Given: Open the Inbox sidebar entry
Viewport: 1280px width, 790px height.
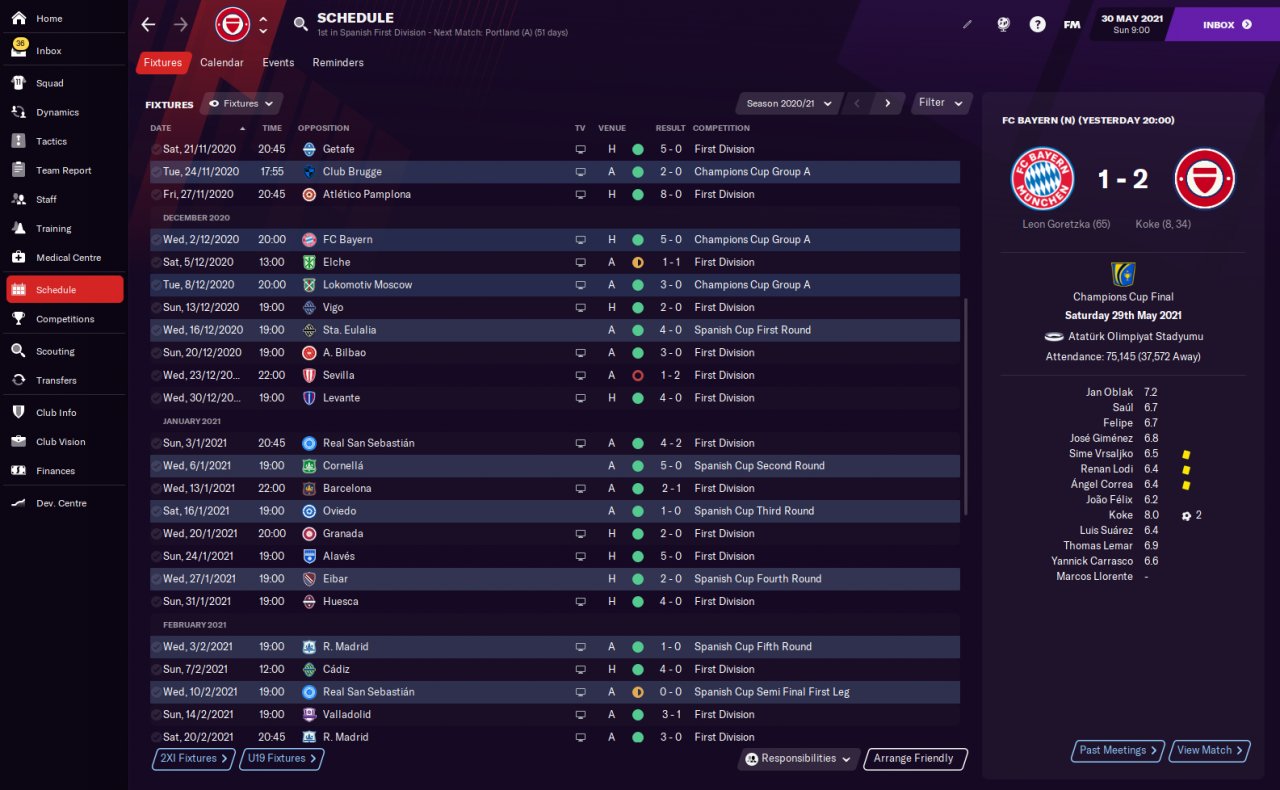Looking at the screenshot, I should pos(48,51).
